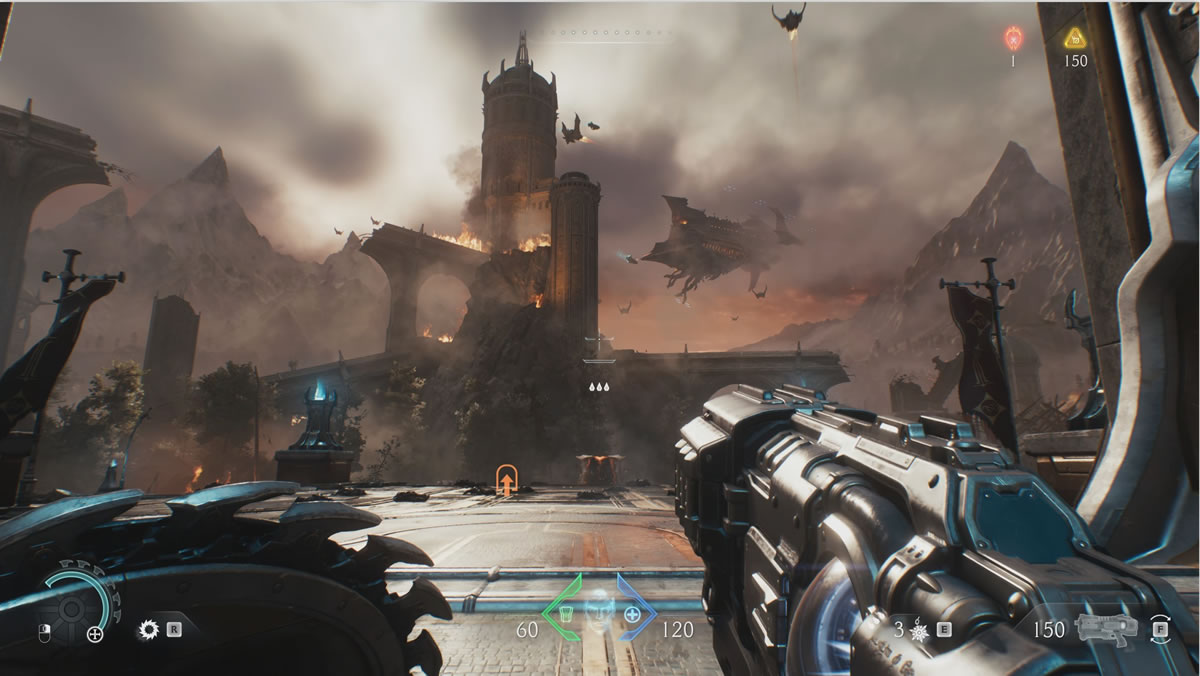Click the orange objective arrow marker

coord(507,480)
